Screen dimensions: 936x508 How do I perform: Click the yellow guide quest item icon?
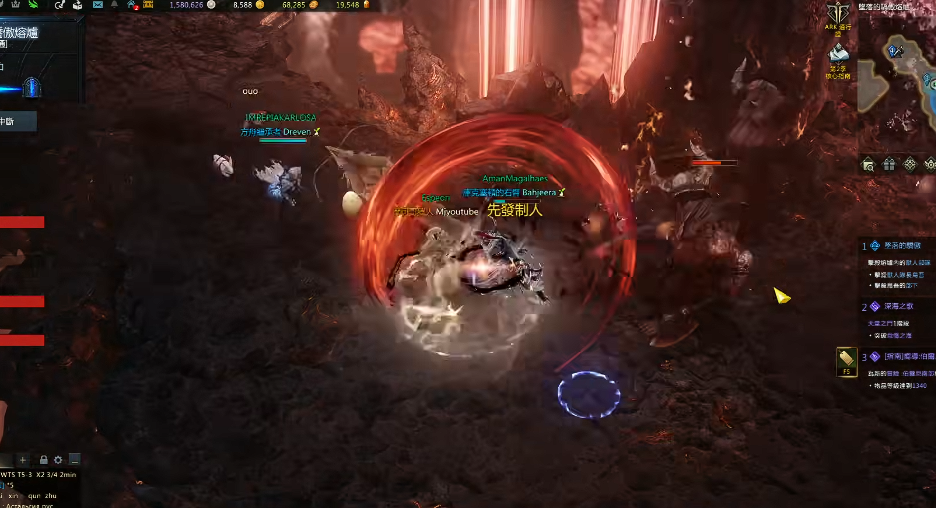pos(846,359)
